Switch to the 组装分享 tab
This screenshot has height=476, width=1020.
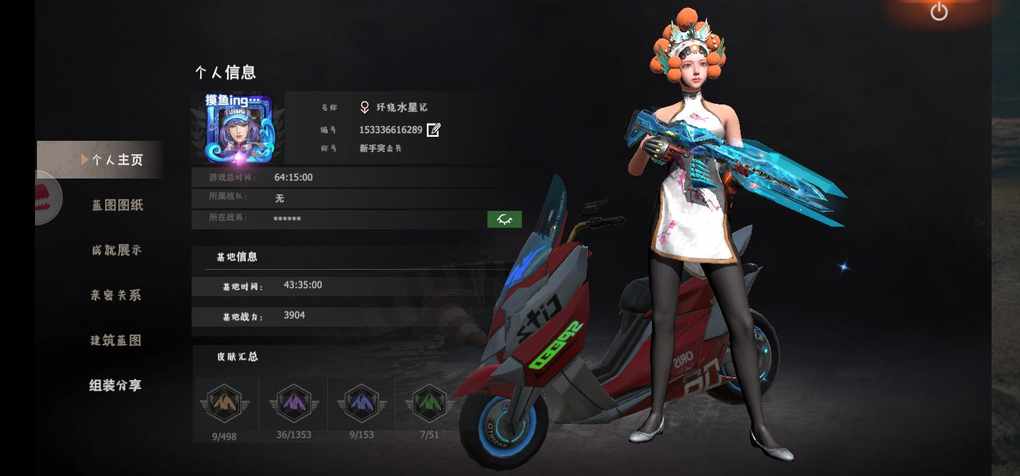pos(117,385)
